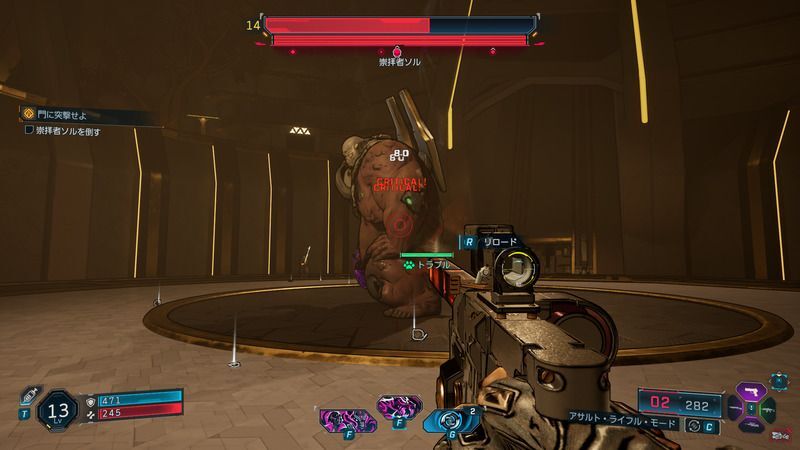Click the level 13 character badge
This screenshot has height=450, width=800.
59,409
